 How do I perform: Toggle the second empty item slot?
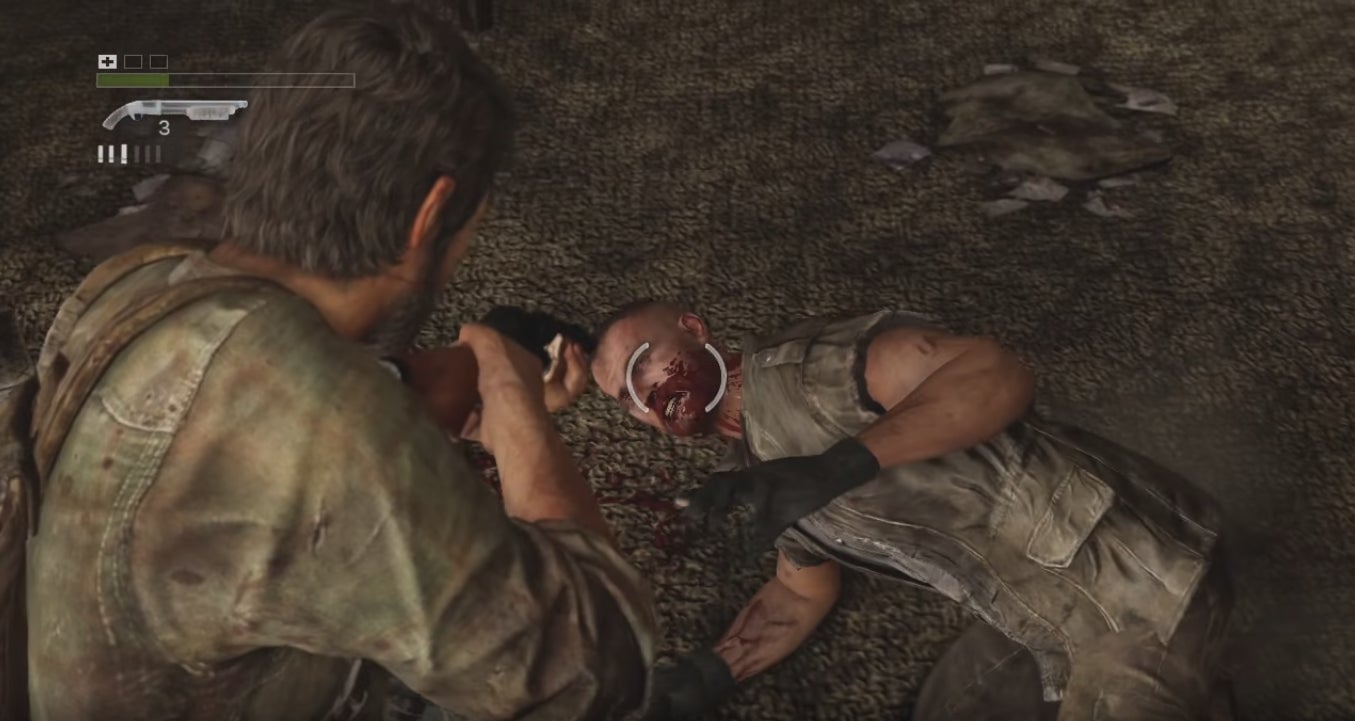[158, 61]
